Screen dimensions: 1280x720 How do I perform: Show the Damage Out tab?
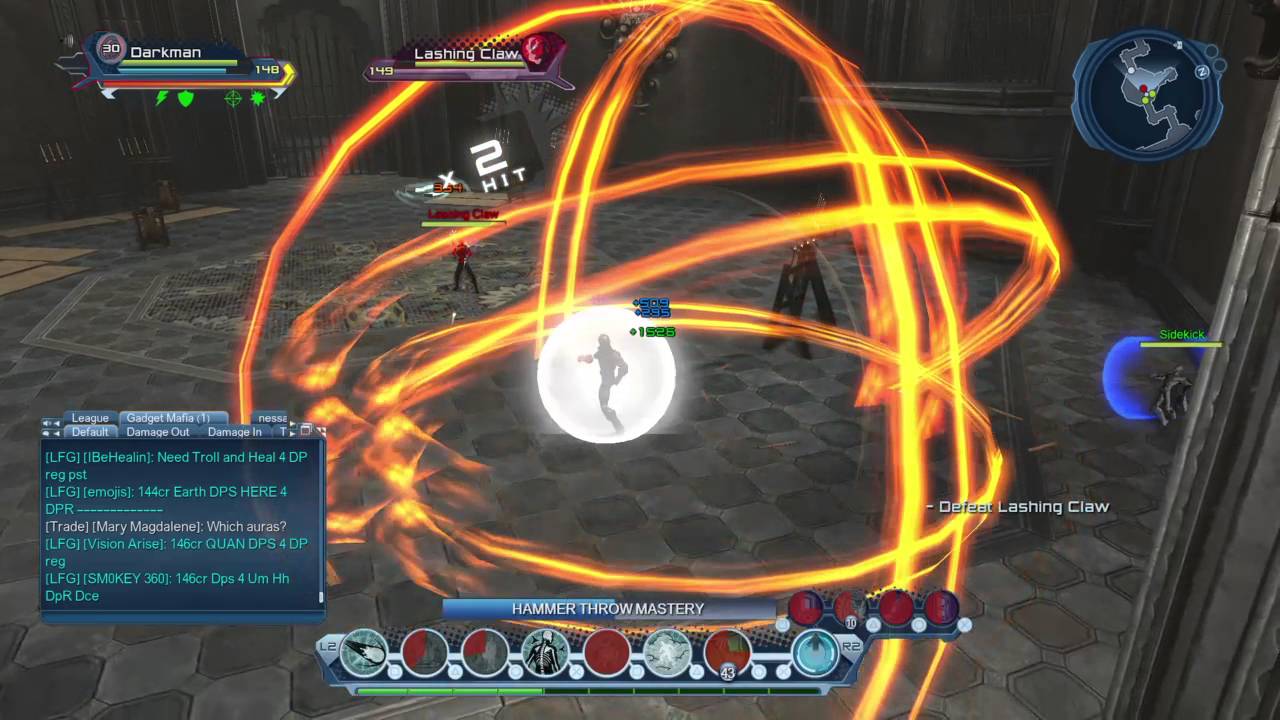(x=158, y=432)
